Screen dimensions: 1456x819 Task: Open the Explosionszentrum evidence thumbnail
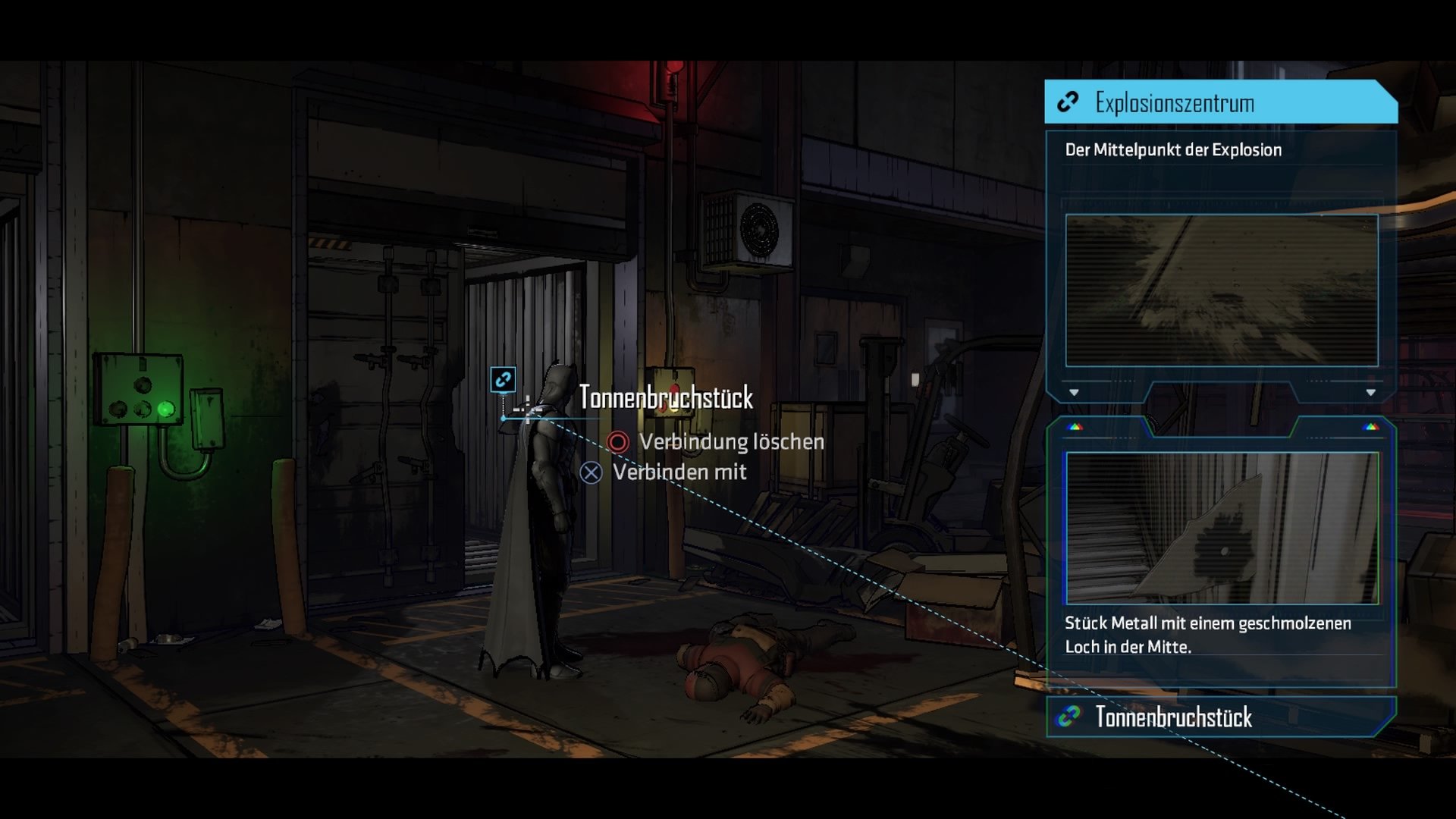point(1221,290)
